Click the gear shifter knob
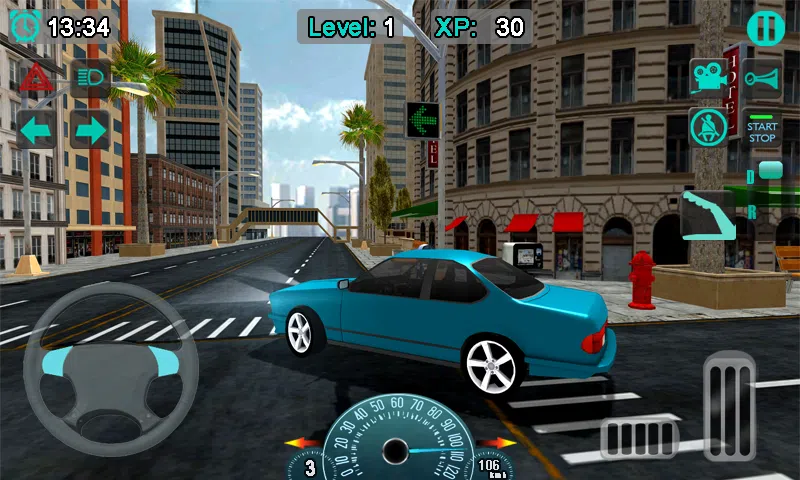Image resolution: width=800 pixels, height=480 pixels. click(x=769, y=172)
